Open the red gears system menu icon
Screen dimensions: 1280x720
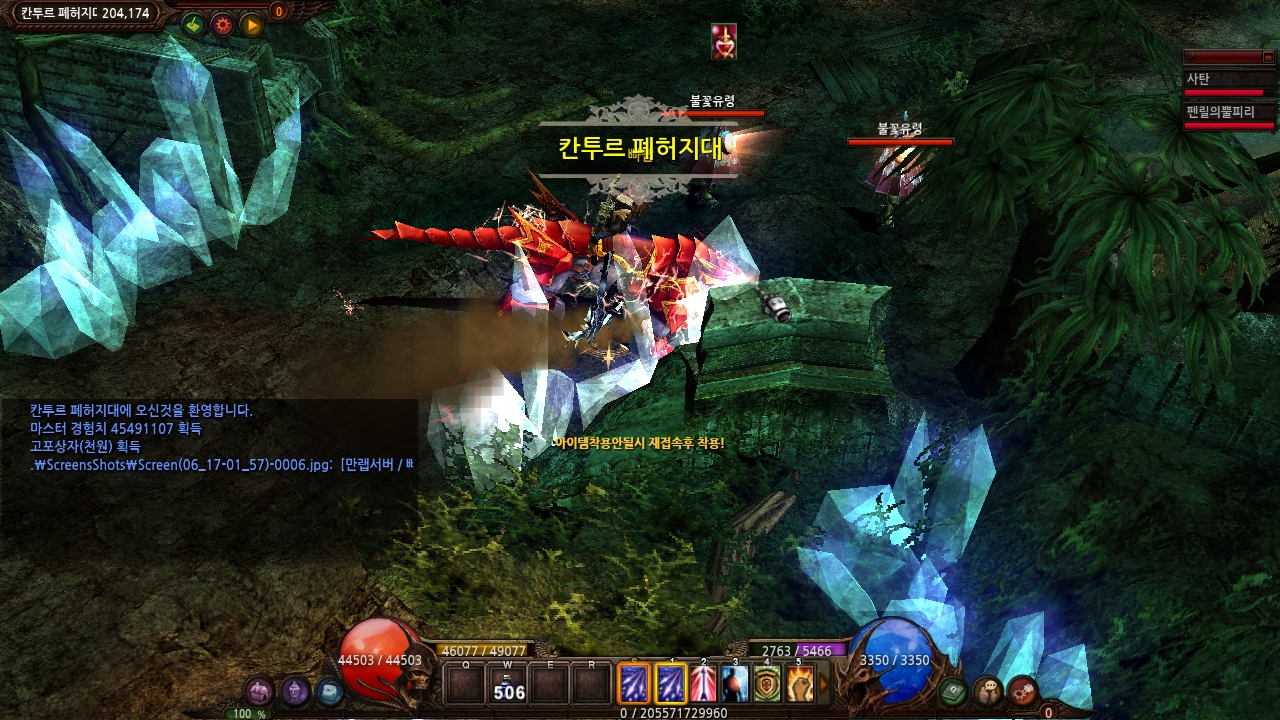[x=1022, y=690]
